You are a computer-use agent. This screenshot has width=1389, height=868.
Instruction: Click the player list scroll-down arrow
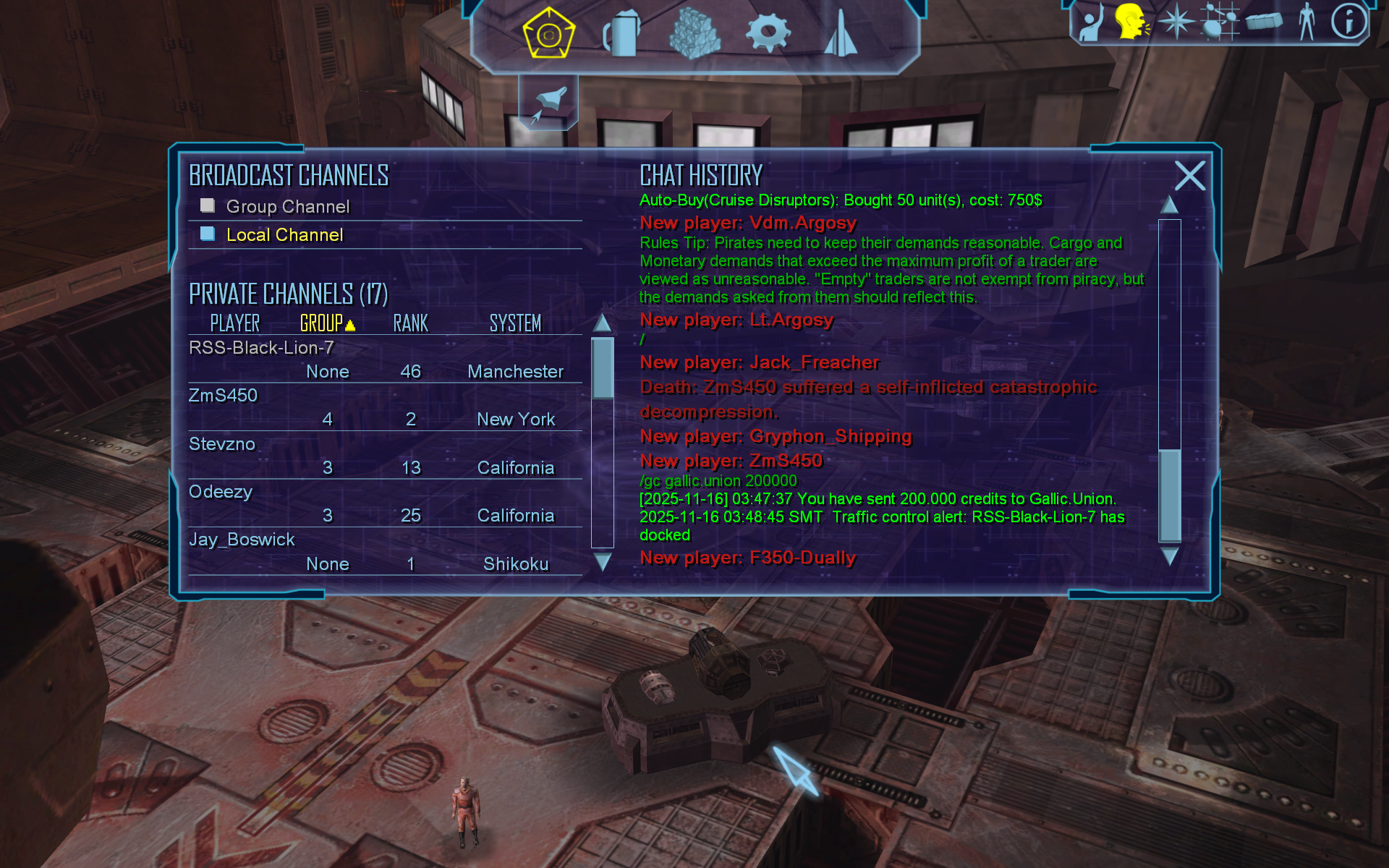point(602,561)
